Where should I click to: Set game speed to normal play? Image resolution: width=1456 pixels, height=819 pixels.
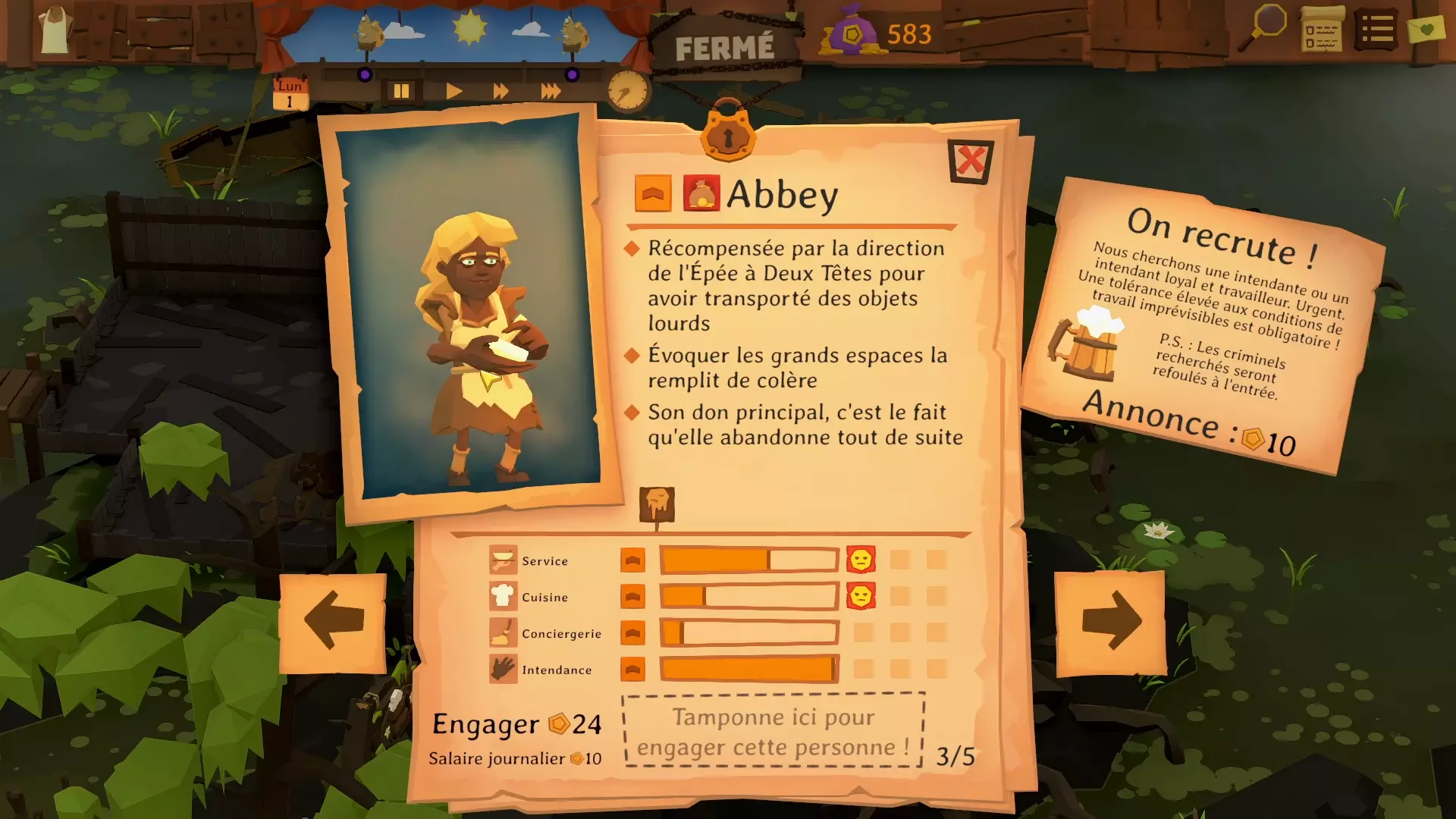point(453,92)
